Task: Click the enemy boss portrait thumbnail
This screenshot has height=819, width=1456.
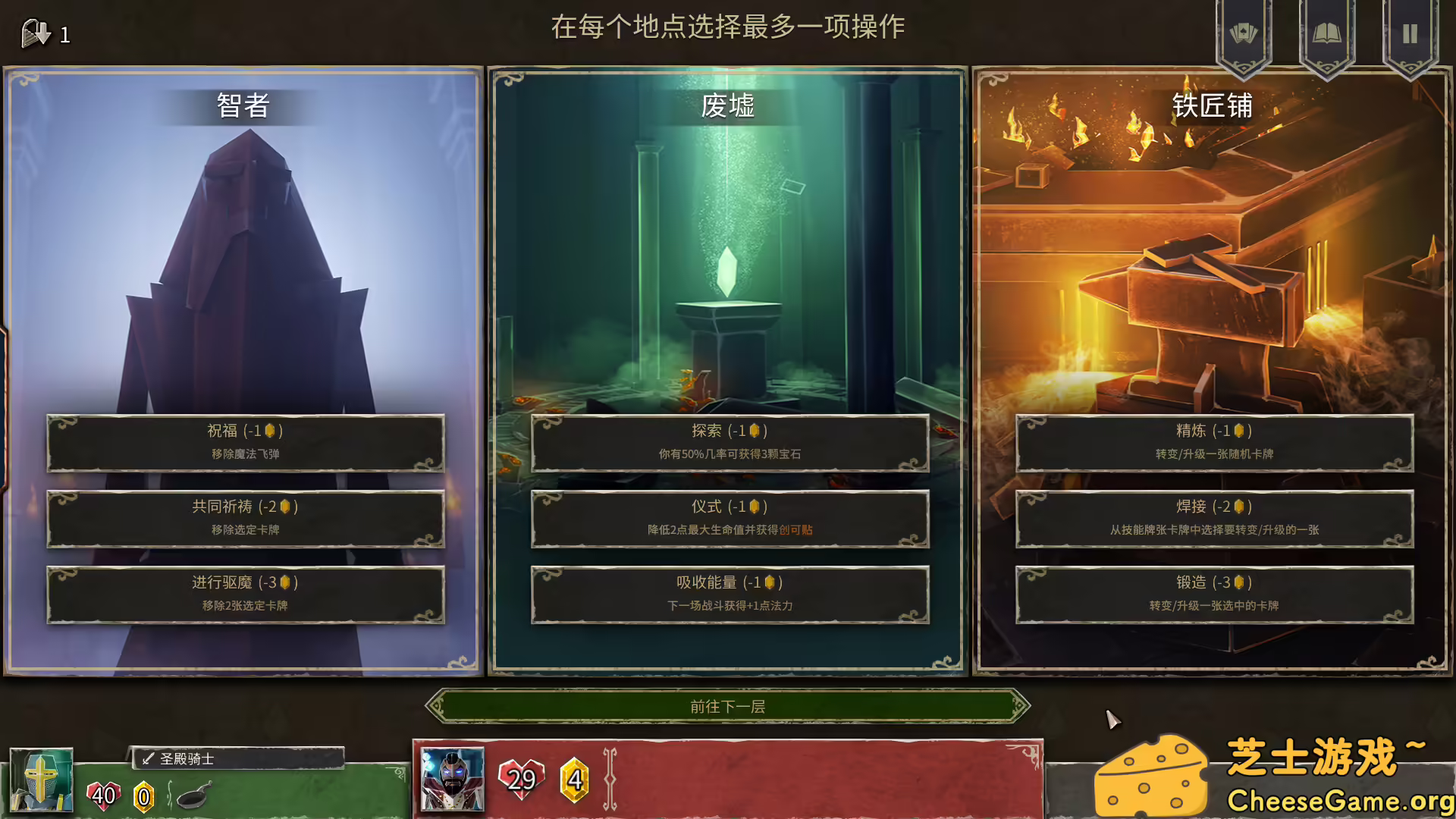Action: coord(451,778)
